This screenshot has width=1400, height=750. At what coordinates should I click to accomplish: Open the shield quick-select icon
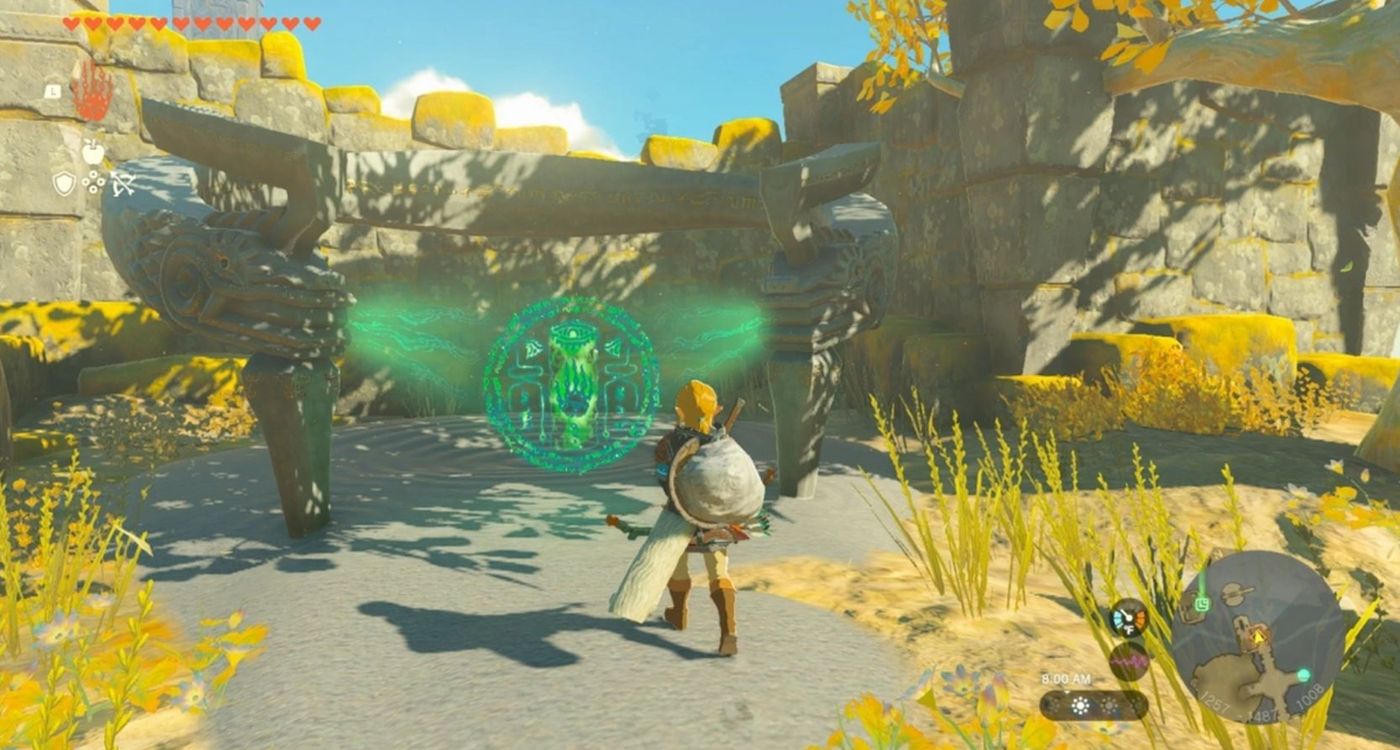click(64, 183)
